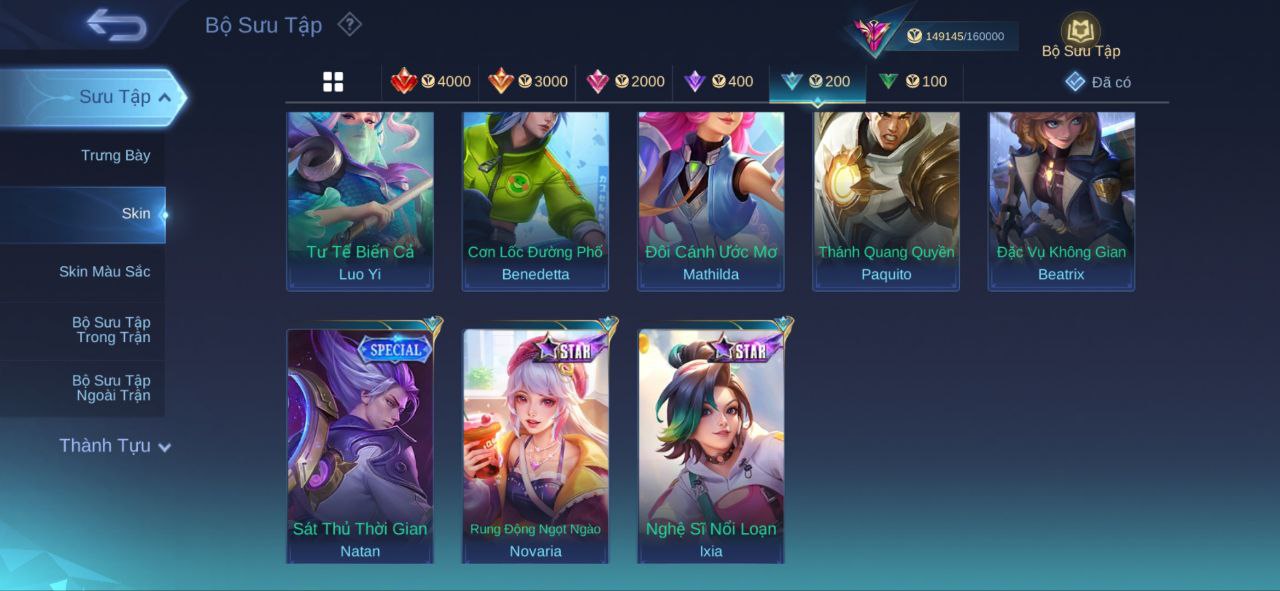This screenshot has width=1280, height=591.
Task: Toggle the Đã có owned filter
Action: (x=1098, y=82)
